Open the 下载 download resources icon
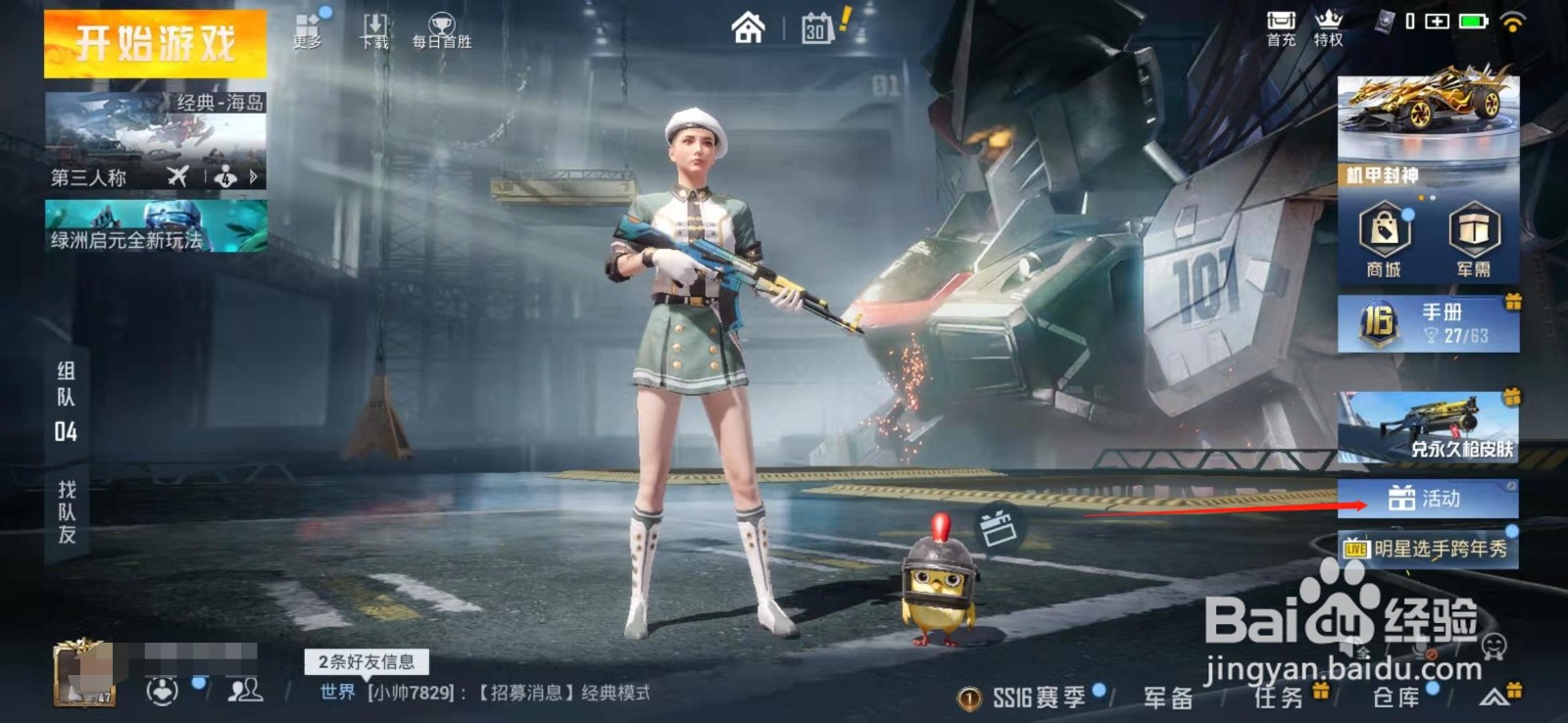Viewport: 1568px width, 723px height. [375, 29]
